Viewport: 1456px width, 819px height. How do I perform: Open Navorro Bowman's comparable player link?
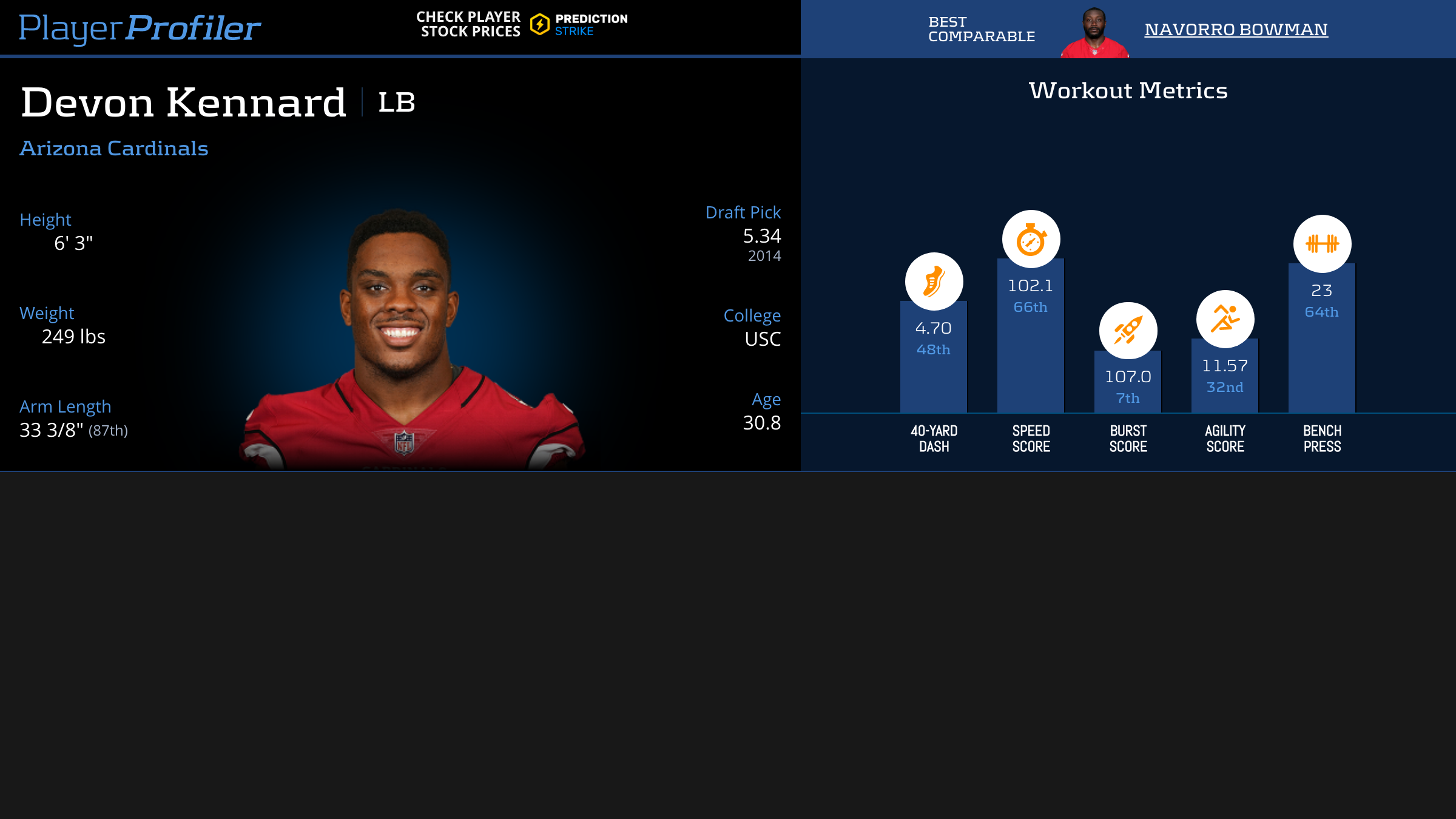click(1236, 29)
